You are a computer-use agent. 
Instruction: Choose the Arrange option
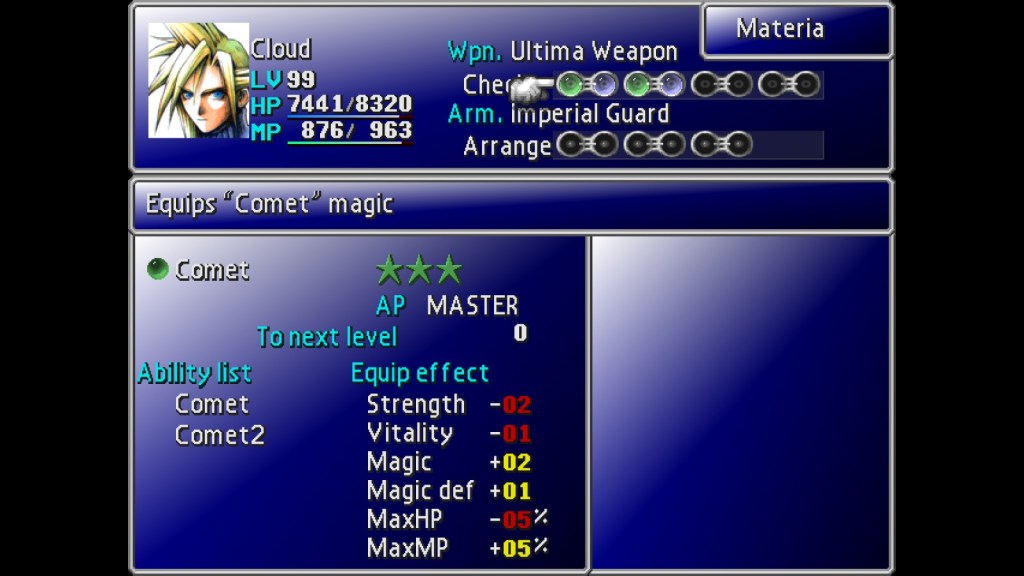507,147
